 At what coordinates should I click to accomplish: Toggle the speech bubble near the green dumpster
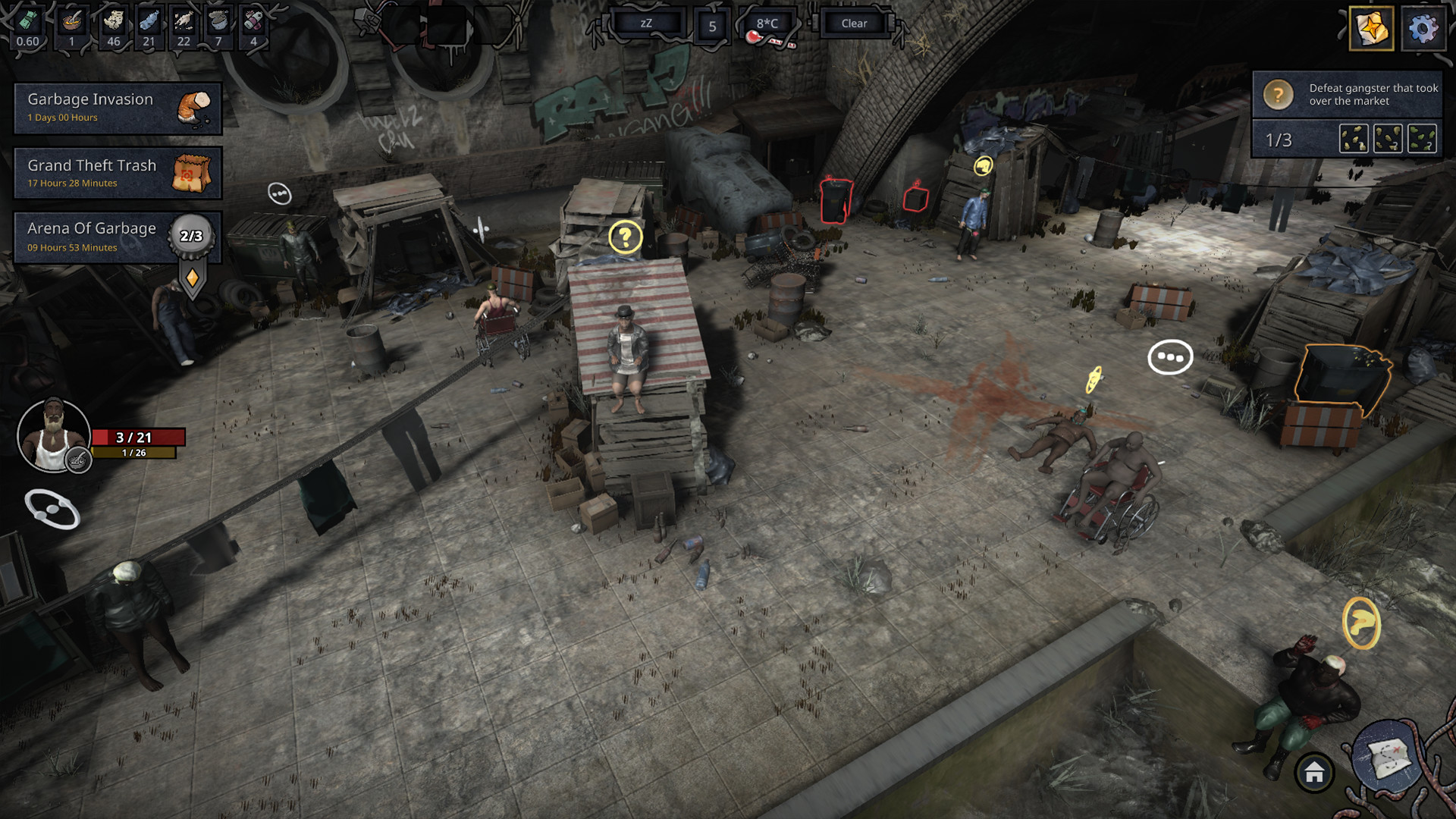click(x=278, y=193)
